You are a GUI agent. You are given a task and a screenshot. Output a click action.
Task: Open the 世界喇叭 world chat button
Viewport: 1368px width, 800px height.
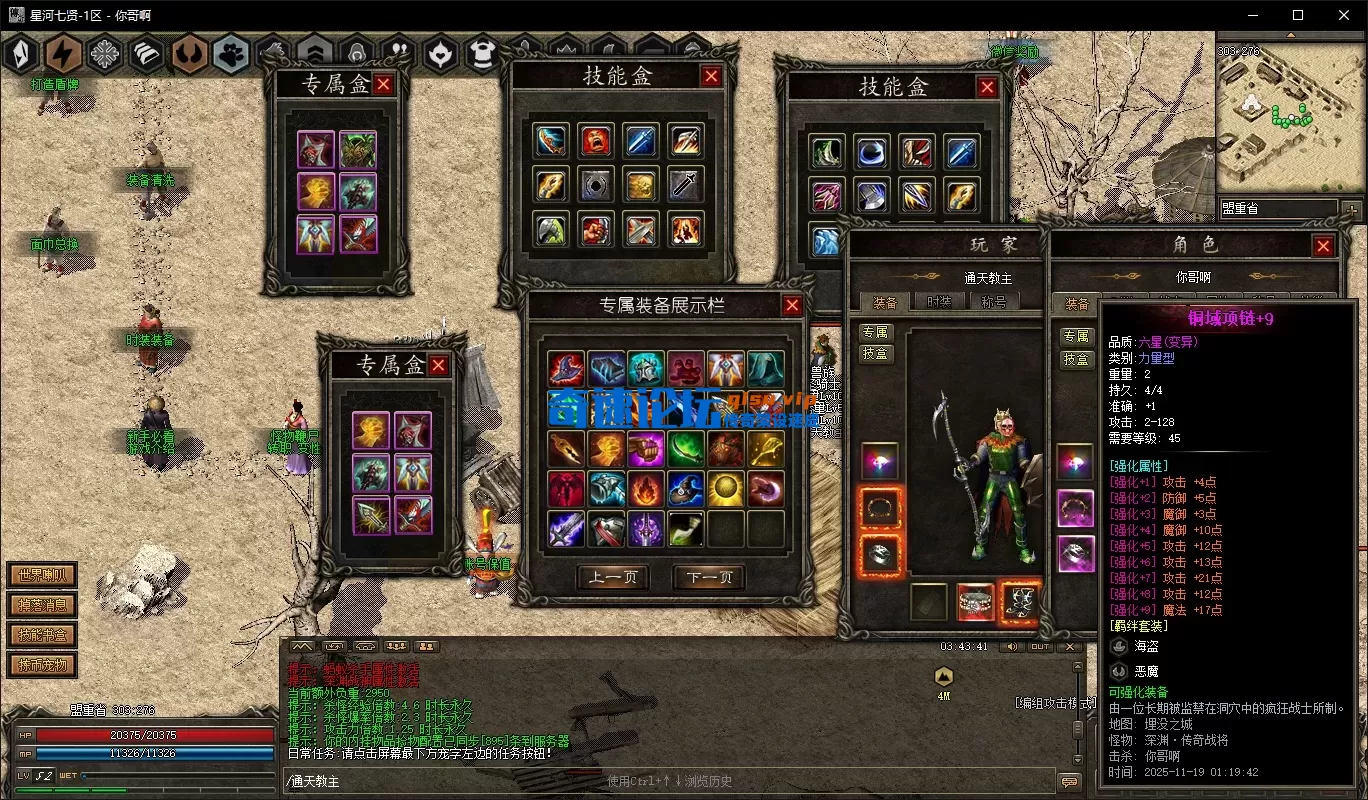(41, 575)
